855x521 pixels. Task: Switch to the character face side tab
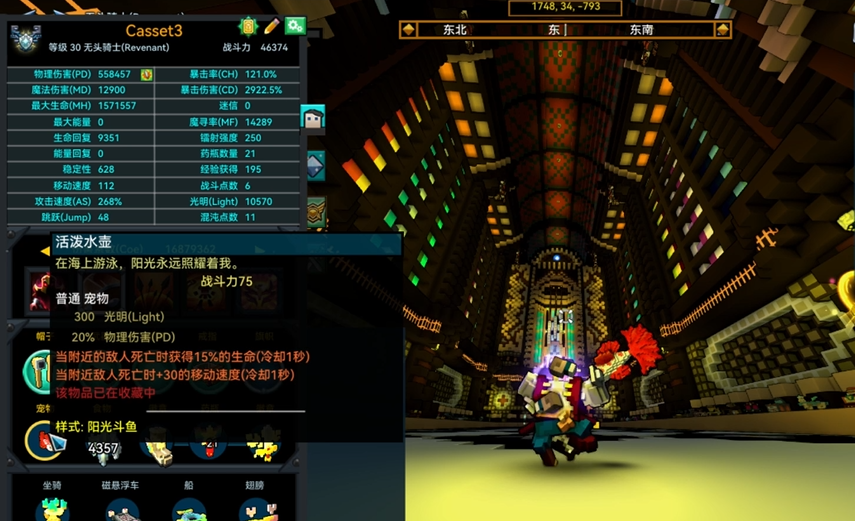tap(313, 119)
